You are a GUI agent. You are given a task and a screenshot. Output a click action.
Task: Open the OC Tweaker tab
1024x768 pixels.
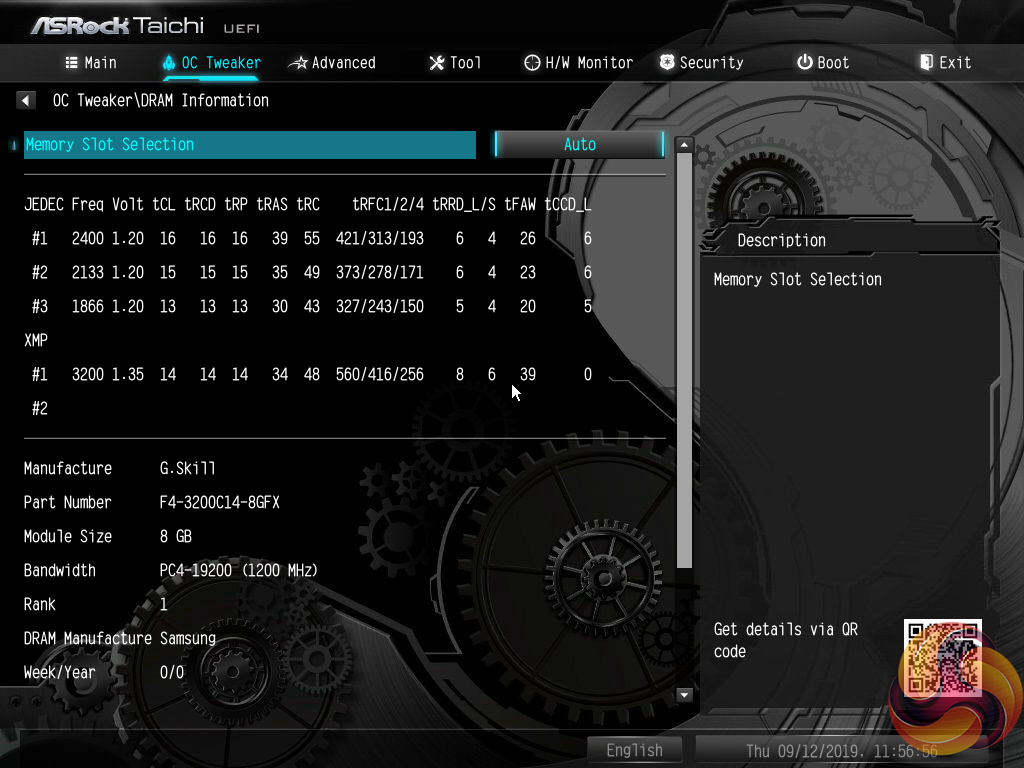pyautogui.click(x=211, y=62)
